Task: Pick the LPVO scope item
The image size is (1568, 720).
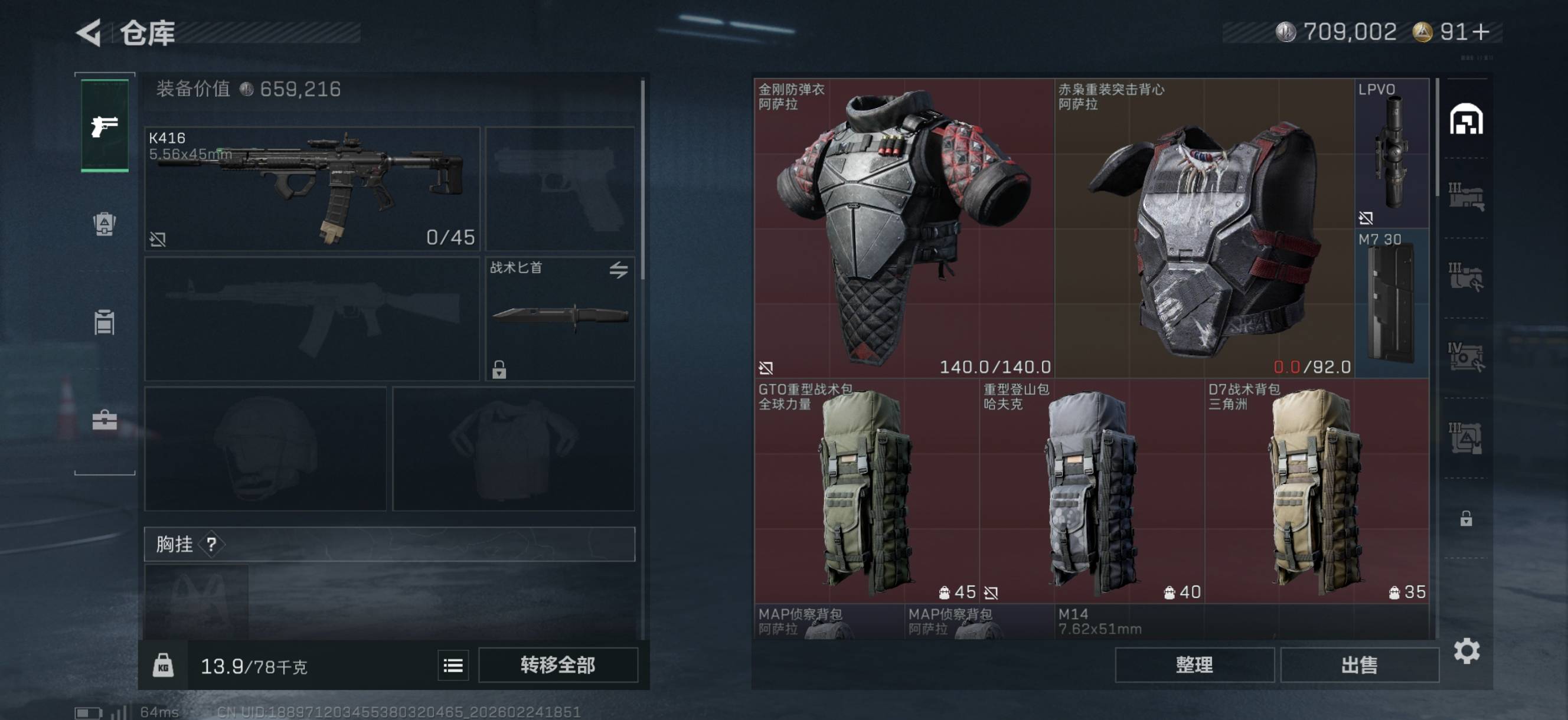Action: coord(1391,153)
